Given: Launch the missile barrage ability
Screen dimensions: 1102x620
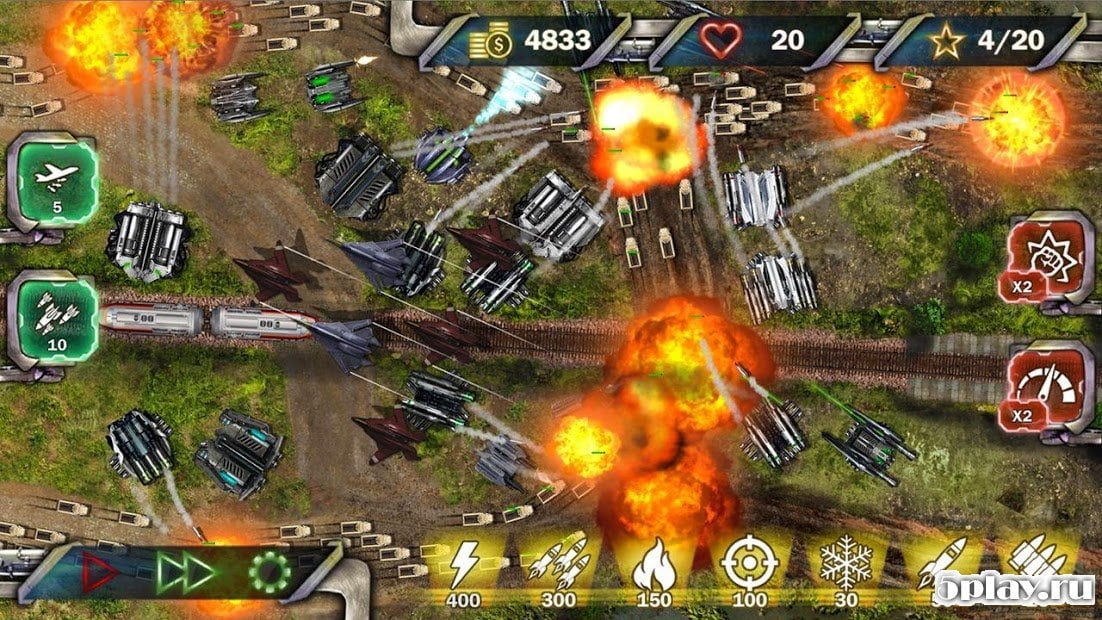Looking at the screenshot, I should click(x=56, y=320).
